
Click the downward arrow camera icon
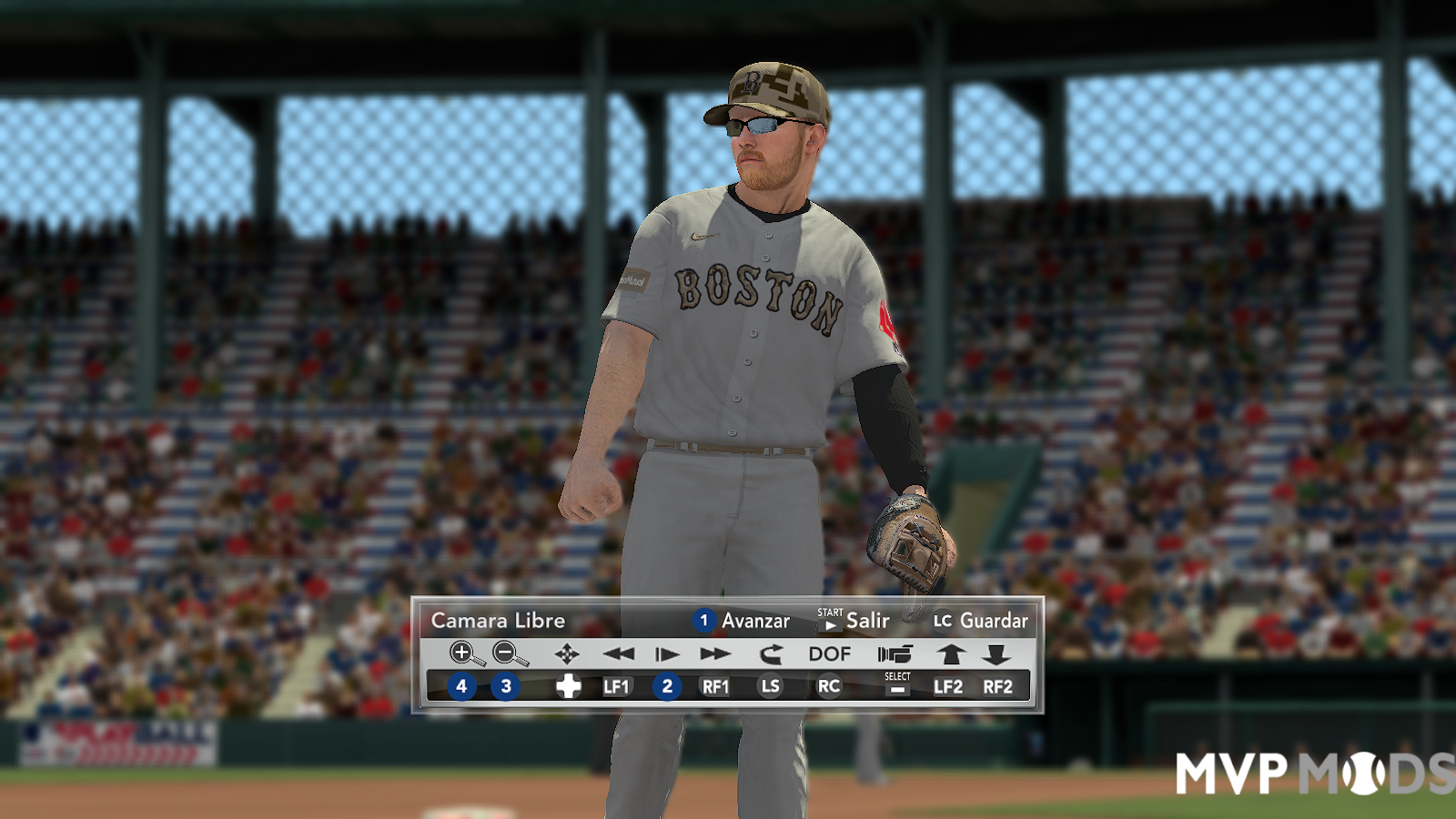point(998,652)
